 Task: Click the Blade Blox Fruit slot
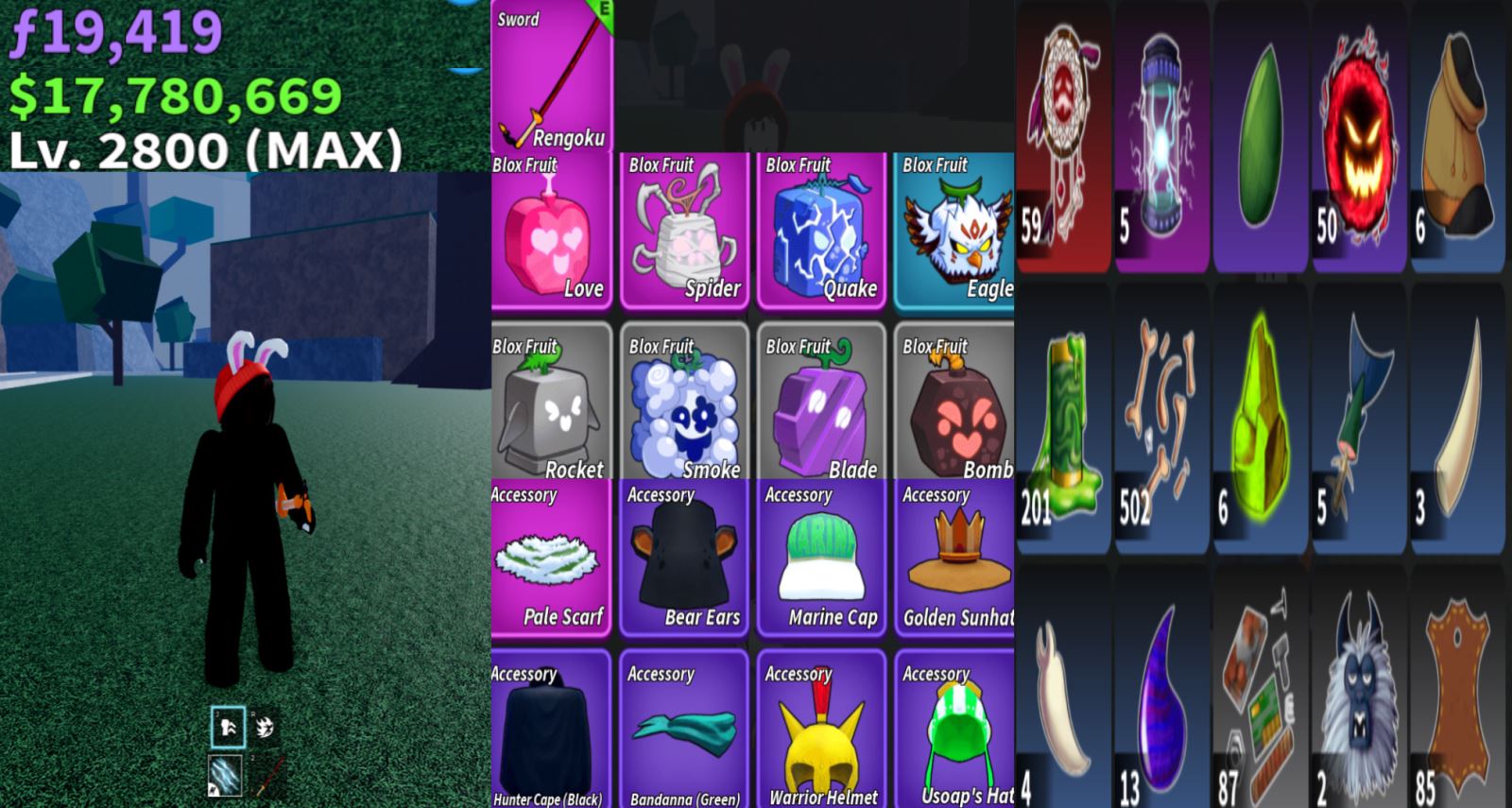coord(821,404)
